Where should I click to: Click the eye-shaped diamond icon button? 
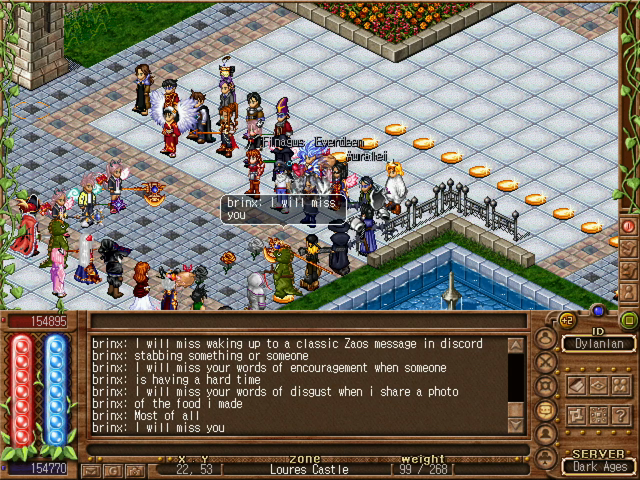598,385
